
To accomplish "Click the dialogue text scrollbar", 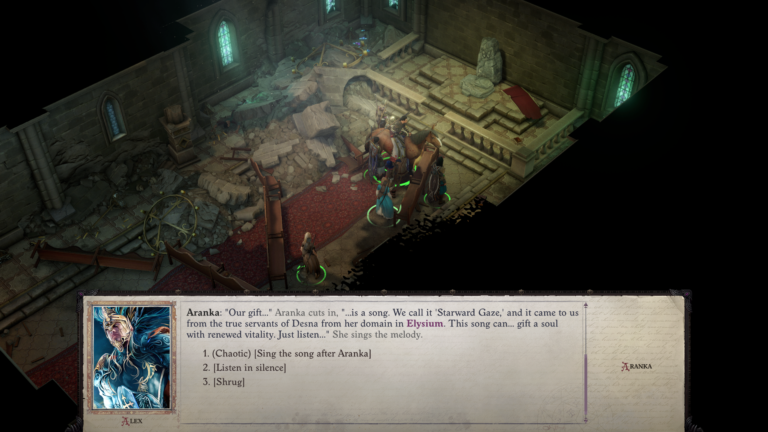I will coord(586,360).
